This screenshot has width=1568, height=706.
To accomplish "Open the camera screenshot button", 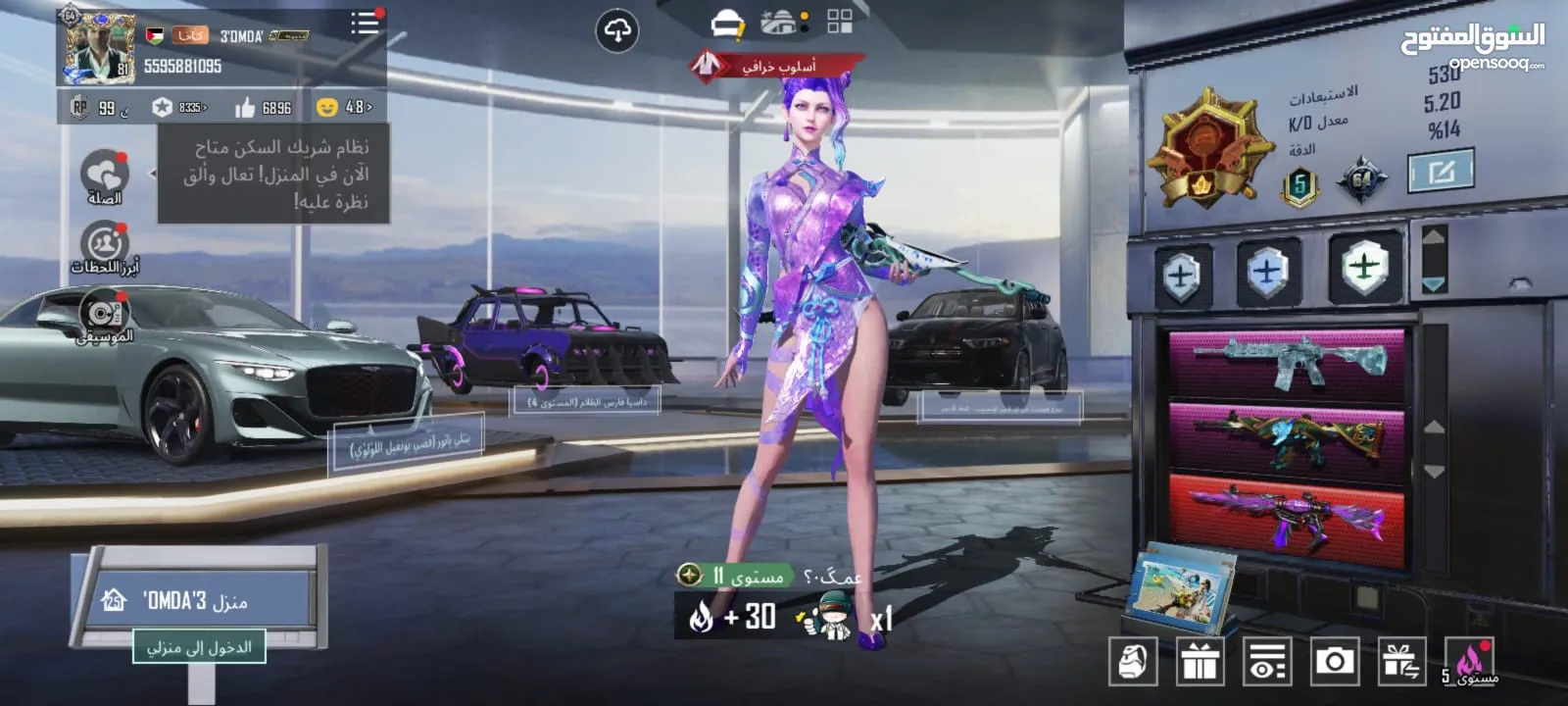I will pyautogui.click(x=1334, y=662).
